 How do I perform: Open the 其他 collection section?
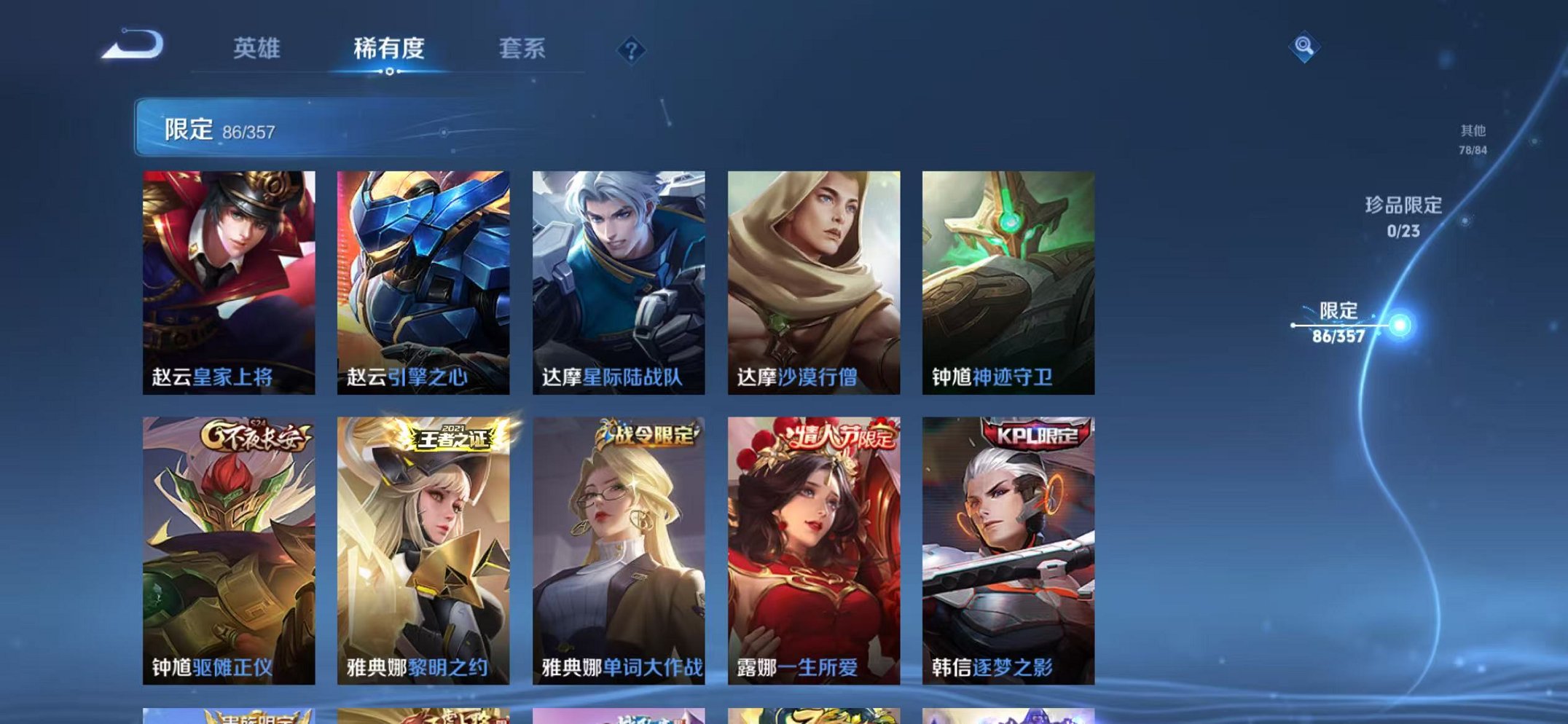pos(1473,138)
